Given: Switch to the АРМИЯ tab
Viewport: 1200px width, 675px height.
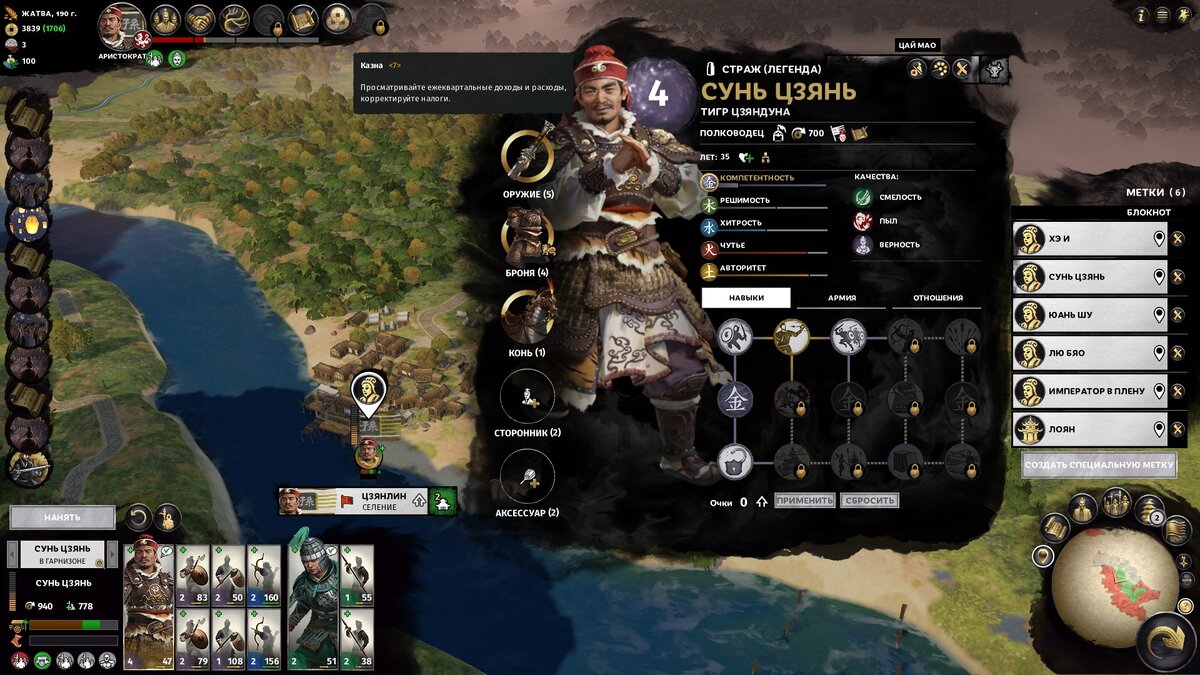Looking at the screenshot, I should coord(841,298).
